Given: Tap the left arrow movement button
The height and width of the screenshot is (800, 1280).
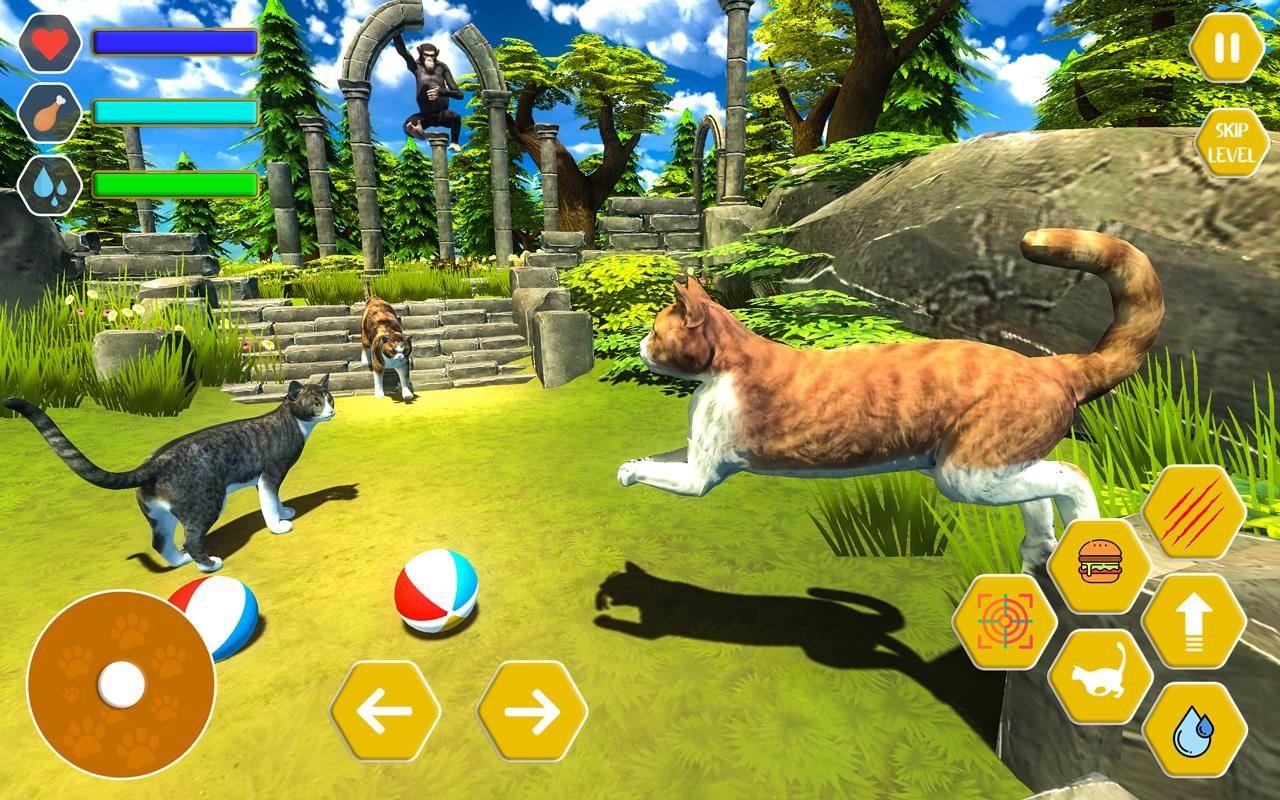Looking at the screenshot, I should (x=388, y=712).
